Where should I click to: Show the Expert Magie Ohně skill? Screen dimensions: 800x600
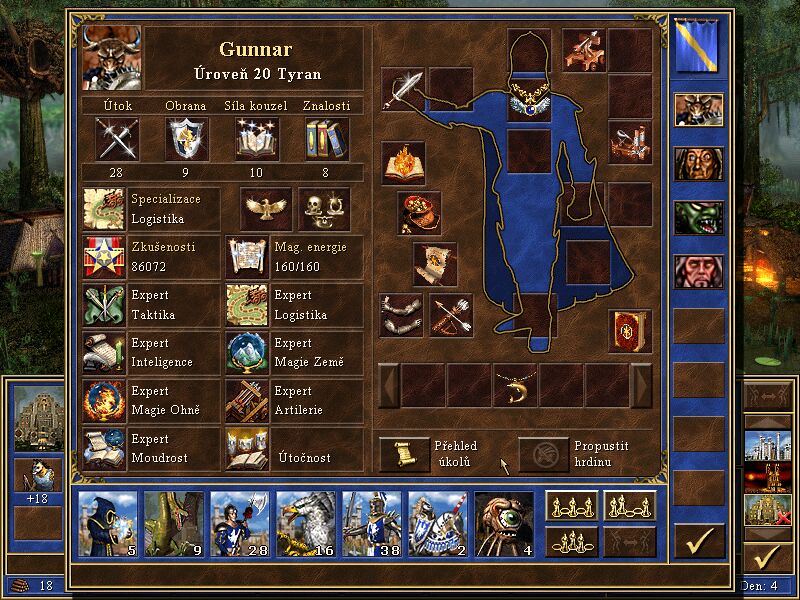[x=105, y=400]
